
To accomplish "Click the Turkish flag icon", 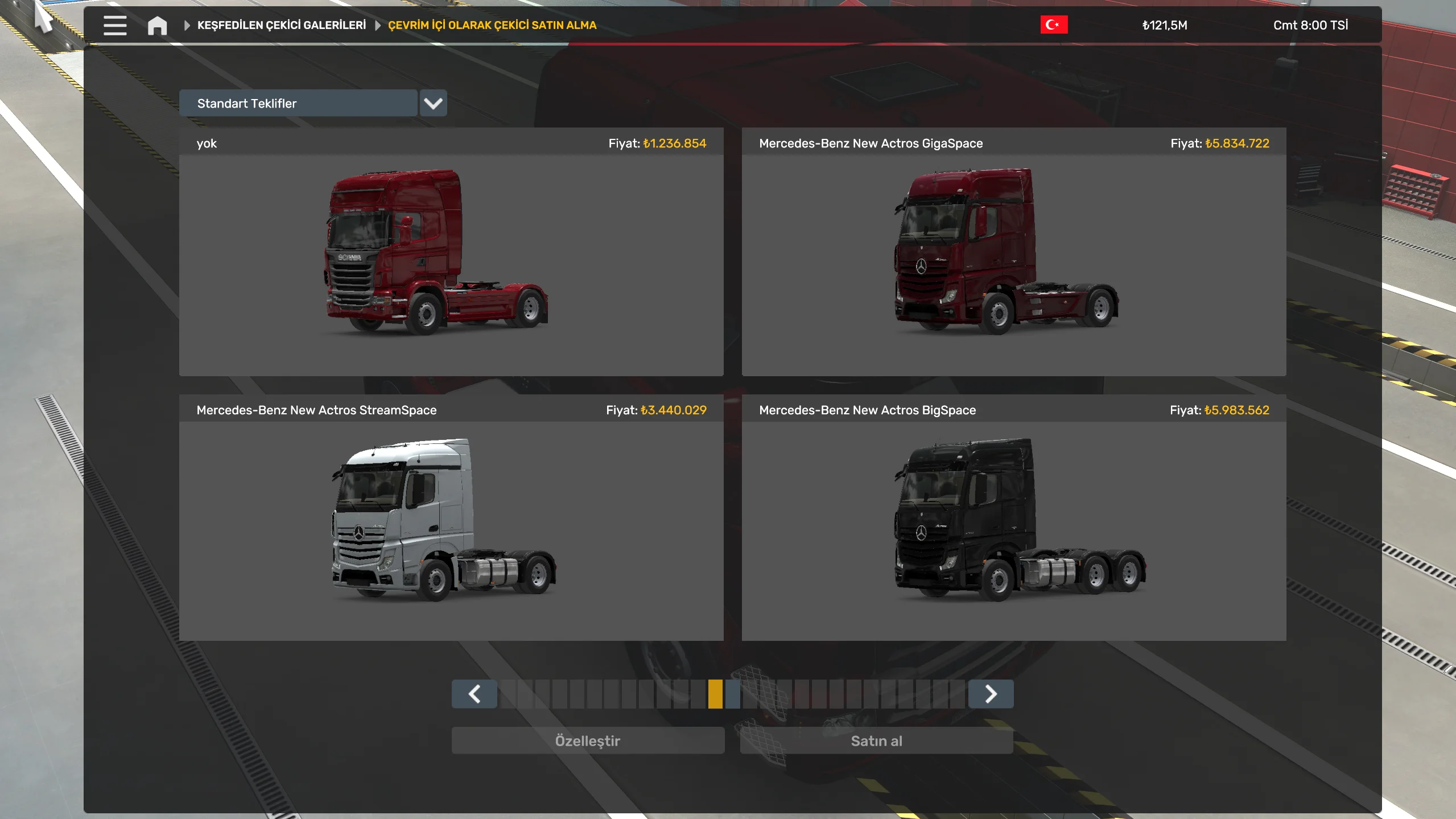I will pos(1053,25).
